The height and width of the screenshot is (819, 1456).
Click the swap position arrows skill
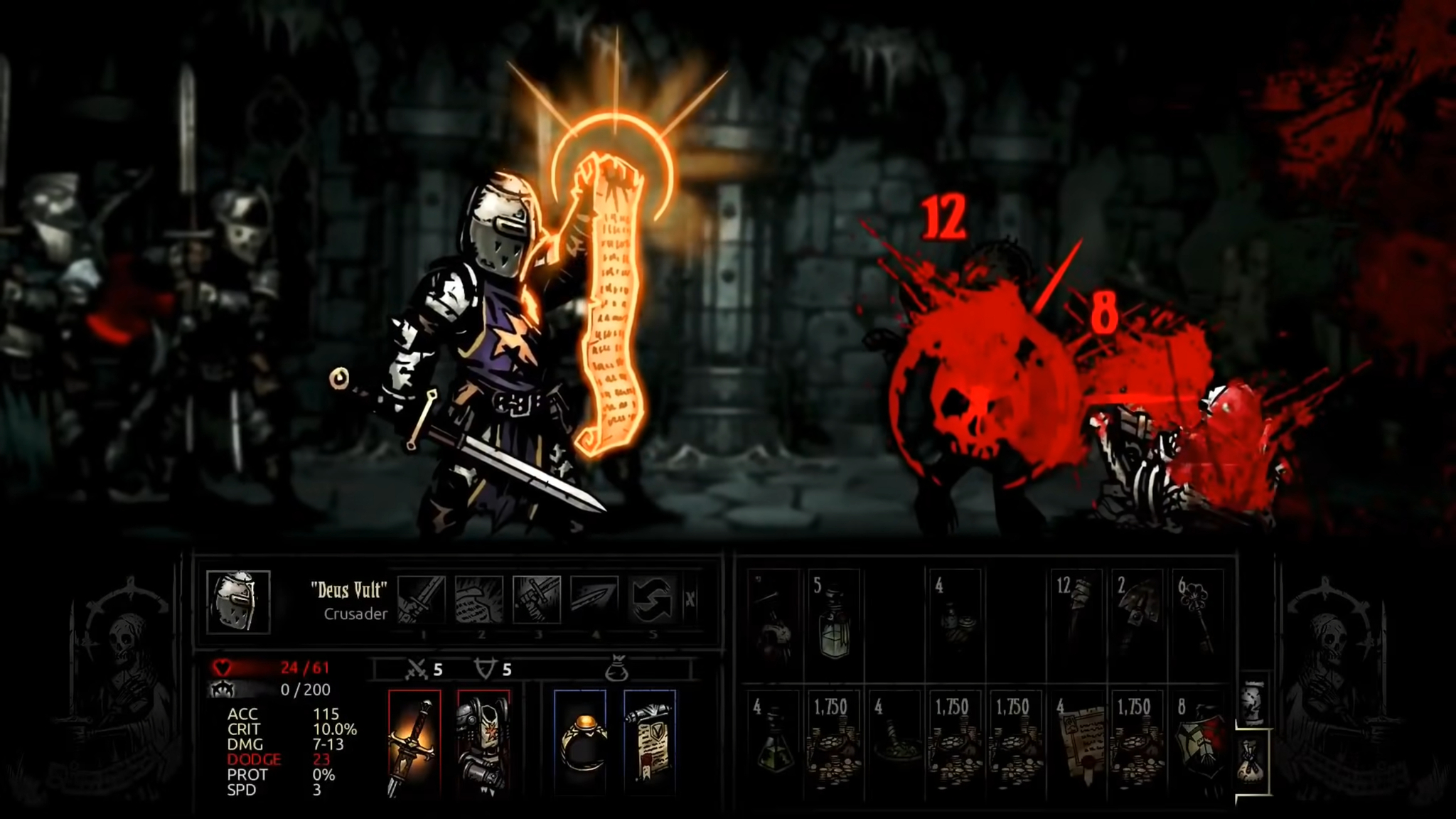click(x=652, y=599)
